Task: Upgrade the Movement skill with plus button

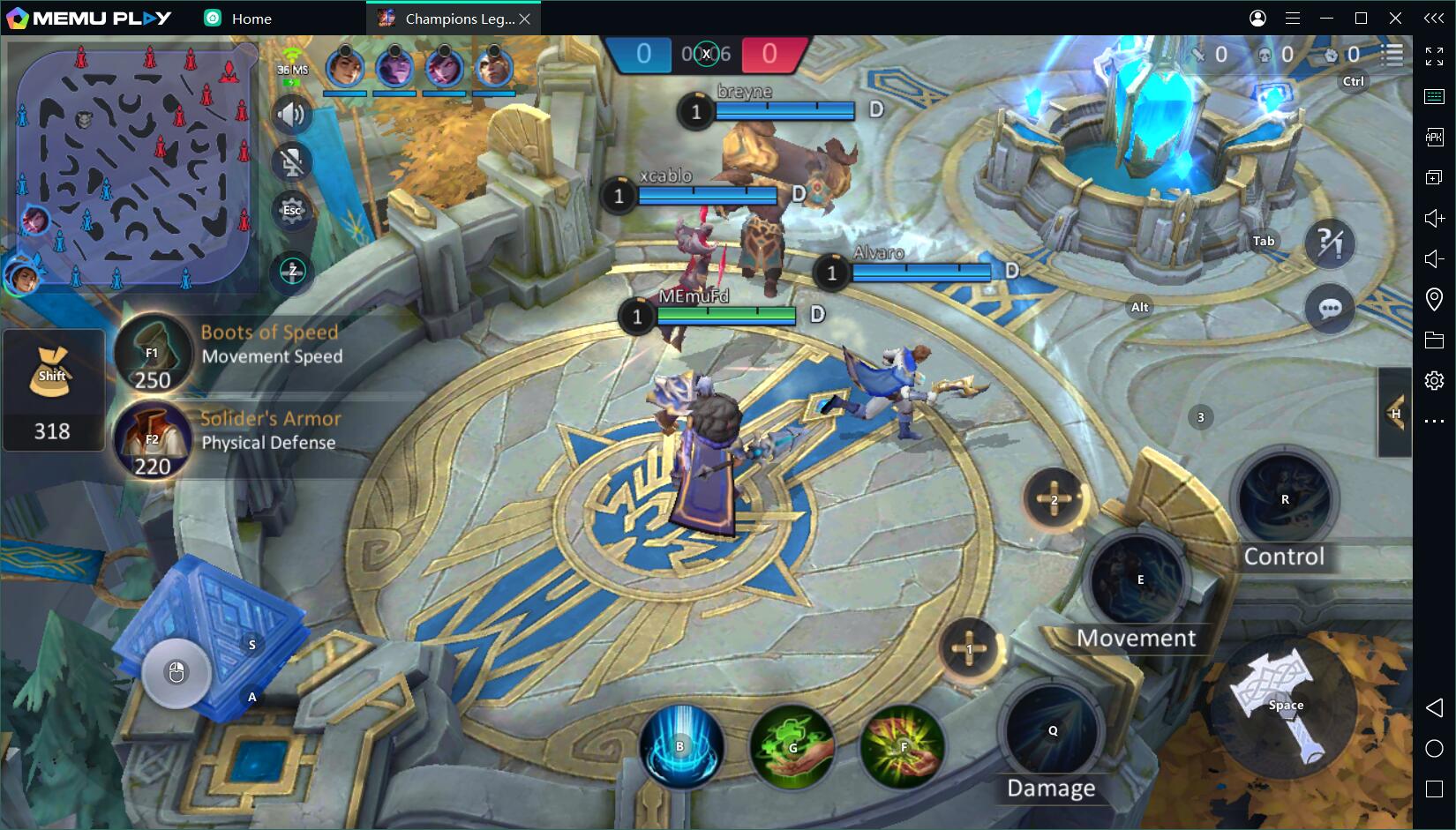Action: click(x=1054, y=500)
